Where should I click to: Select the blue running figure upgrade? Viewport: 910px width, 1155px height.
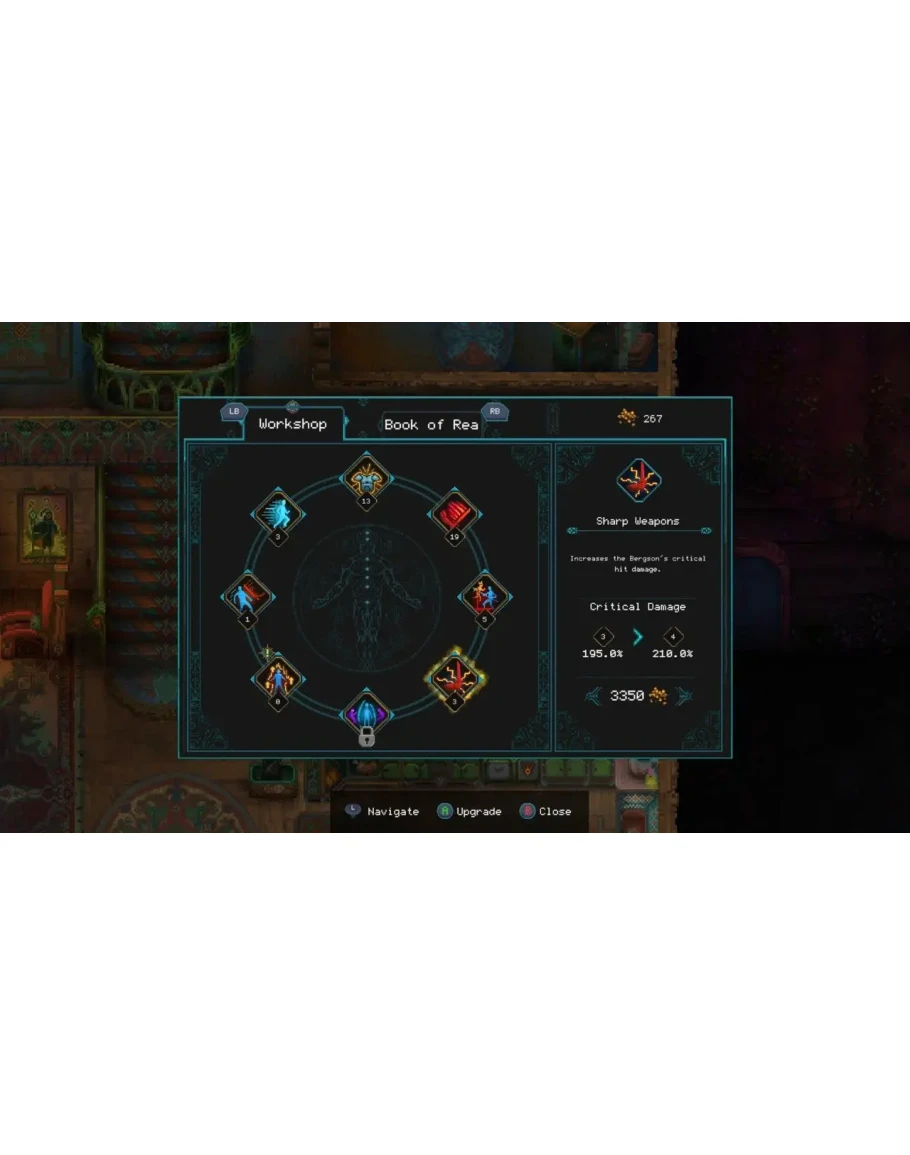(x=278, y=514)
